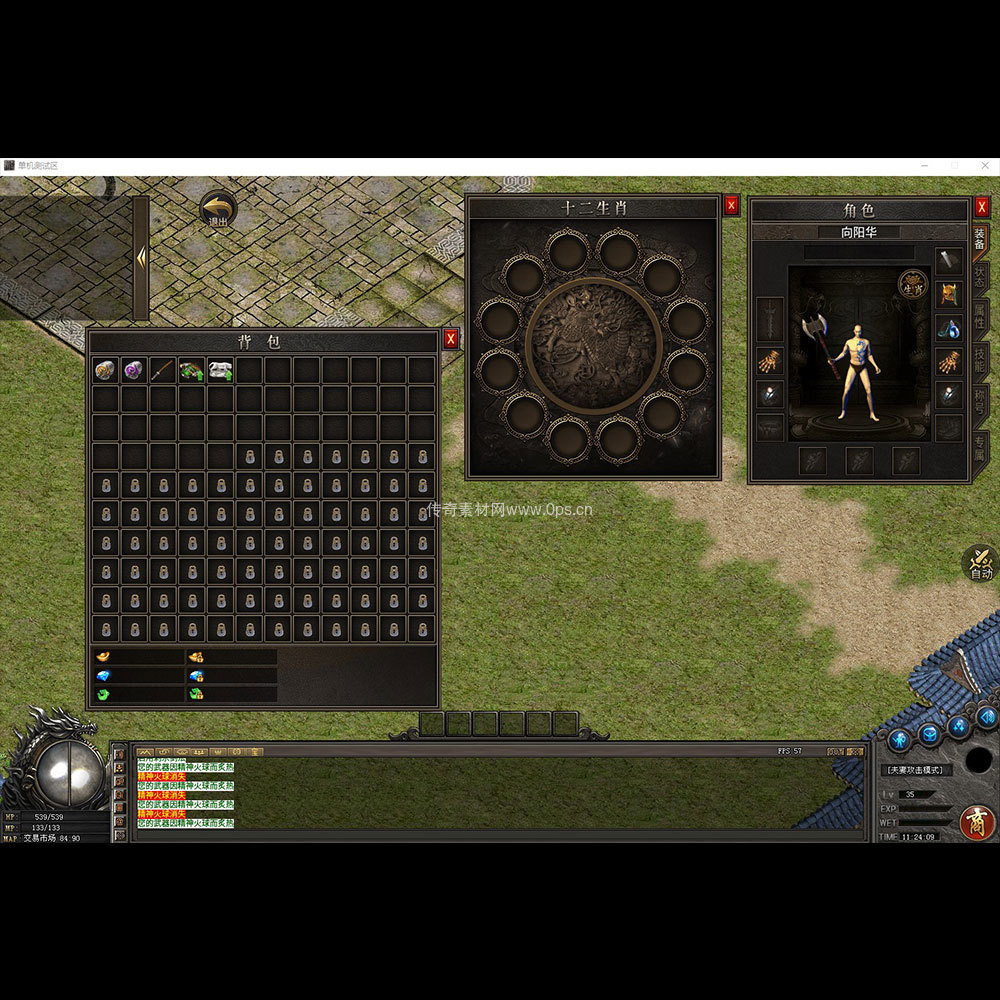Toggle the 自动 auto-combat button
The image size is (1000, 1000).
point(980,564)
